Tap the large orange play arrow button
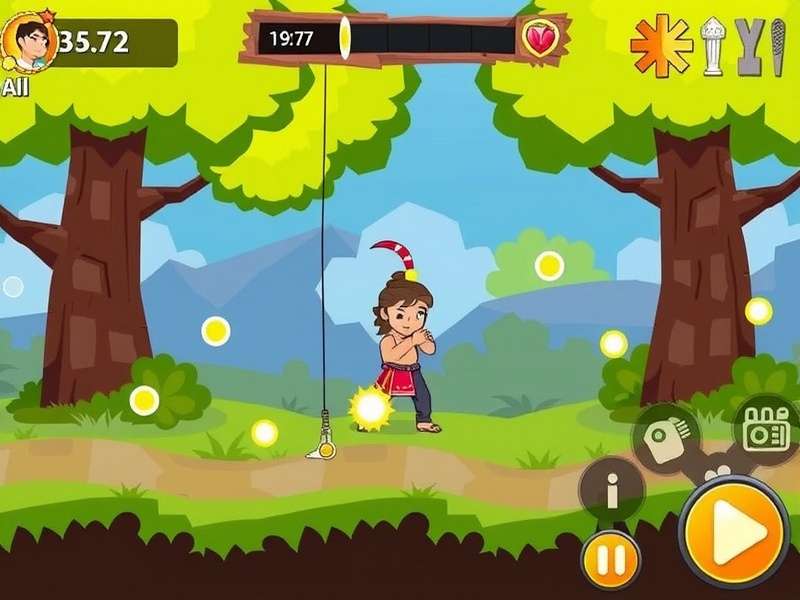 [x=735, y=531]
